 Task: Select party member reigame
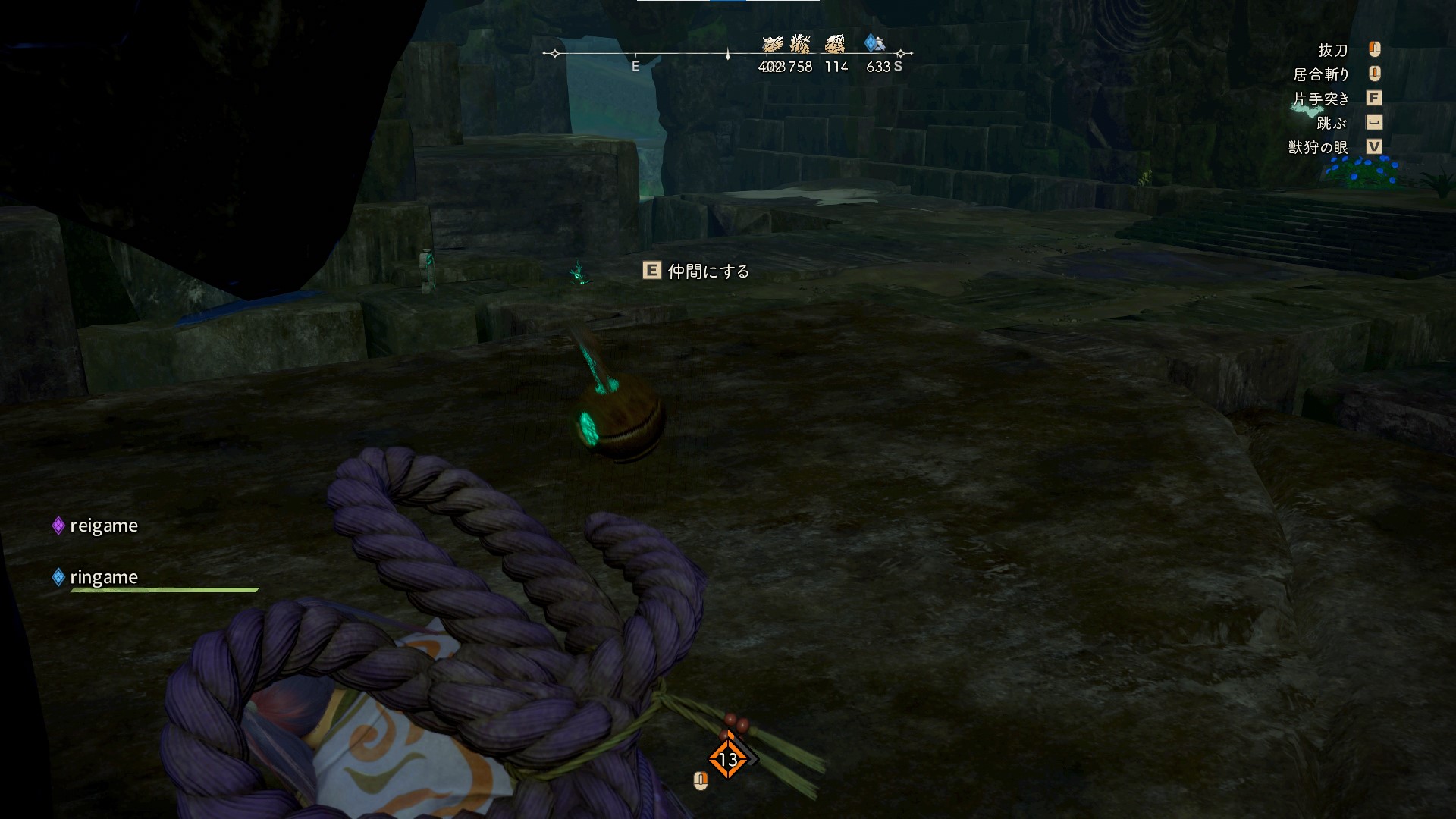[x=103, y=526]
